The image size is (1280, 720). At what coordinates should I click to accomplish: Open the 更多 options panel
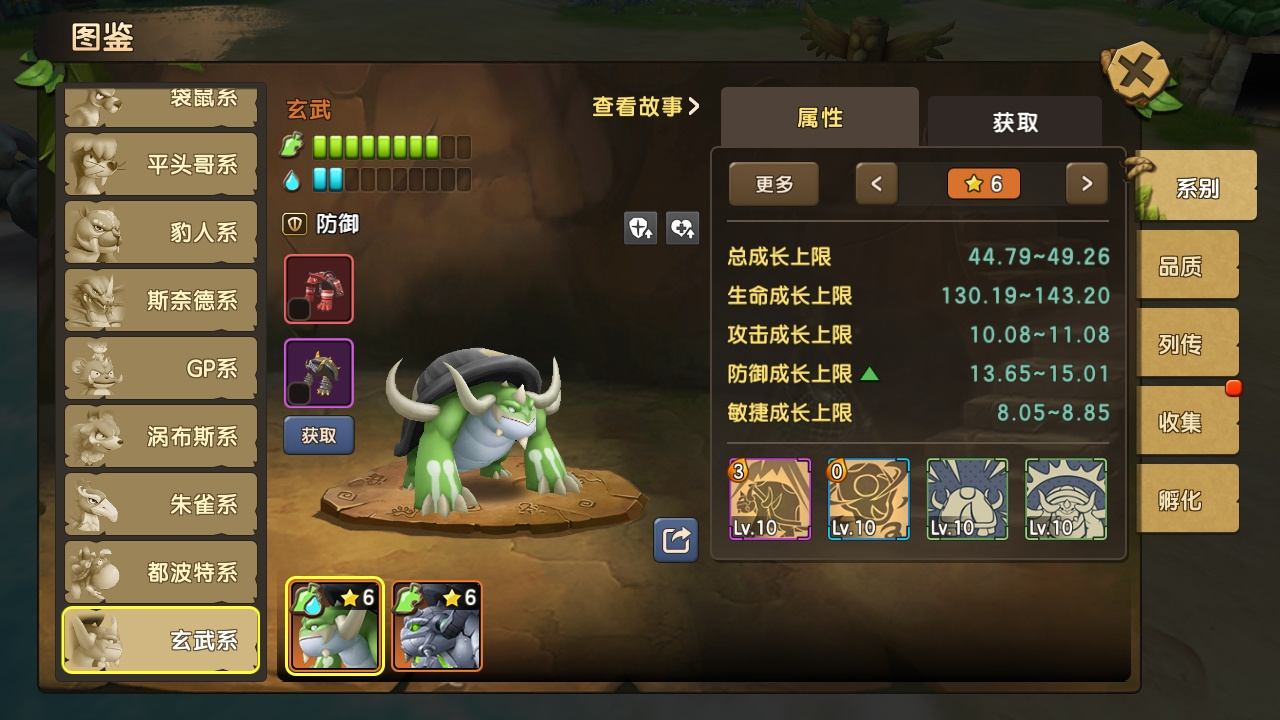773,184
